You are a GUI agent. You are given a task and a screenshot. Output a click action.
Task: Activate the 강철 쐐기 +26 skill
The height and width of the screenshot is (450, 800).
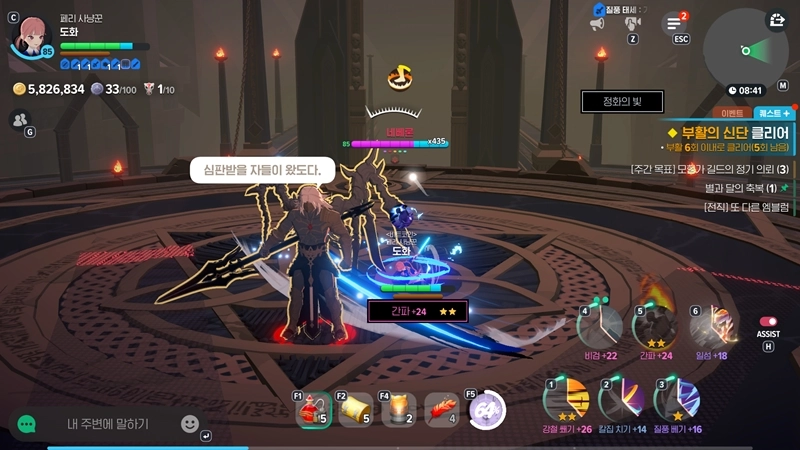pyautogui.click(x=565, y=400)
